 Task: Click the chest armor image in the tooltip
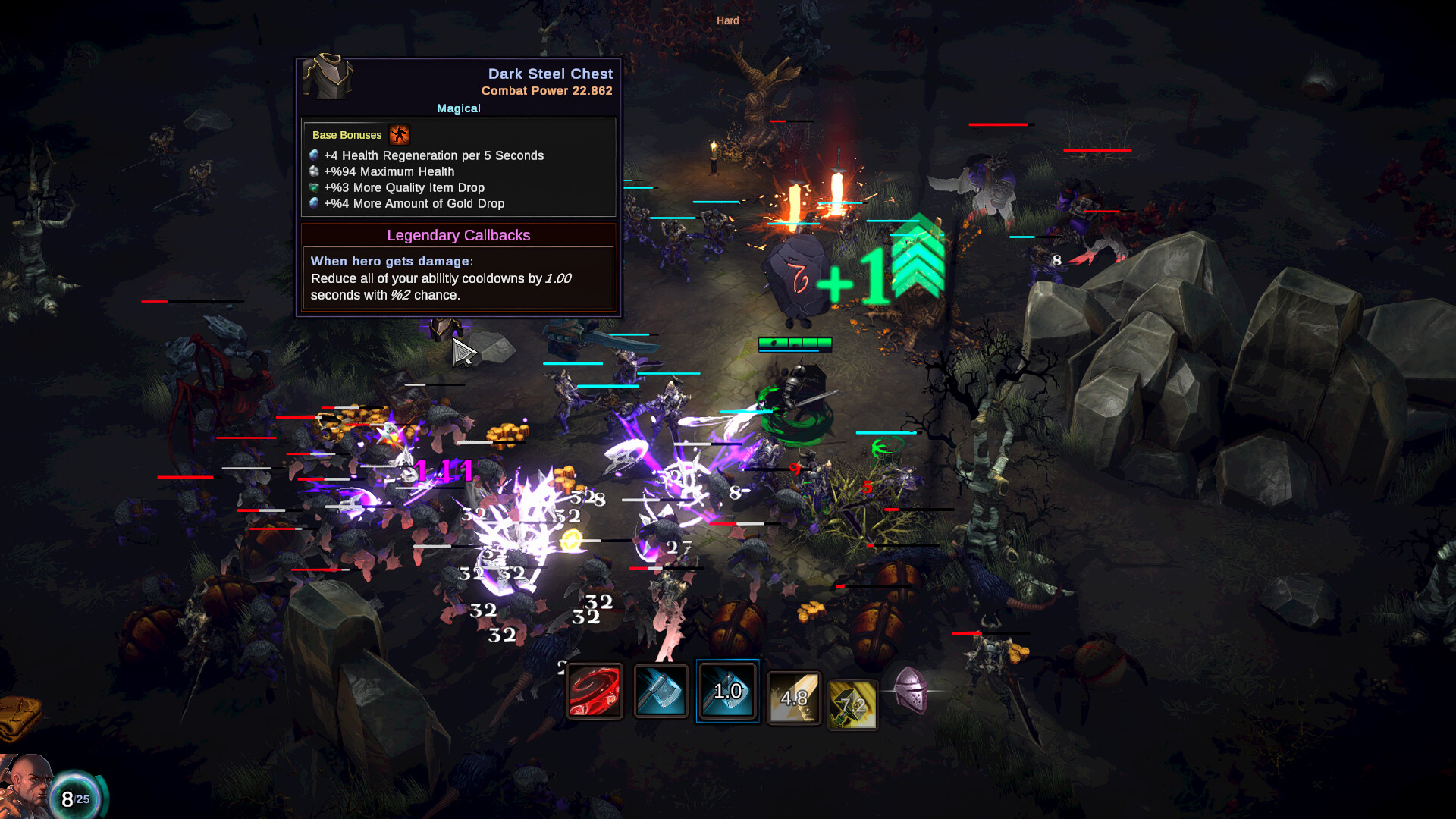(x=328, y=77)
